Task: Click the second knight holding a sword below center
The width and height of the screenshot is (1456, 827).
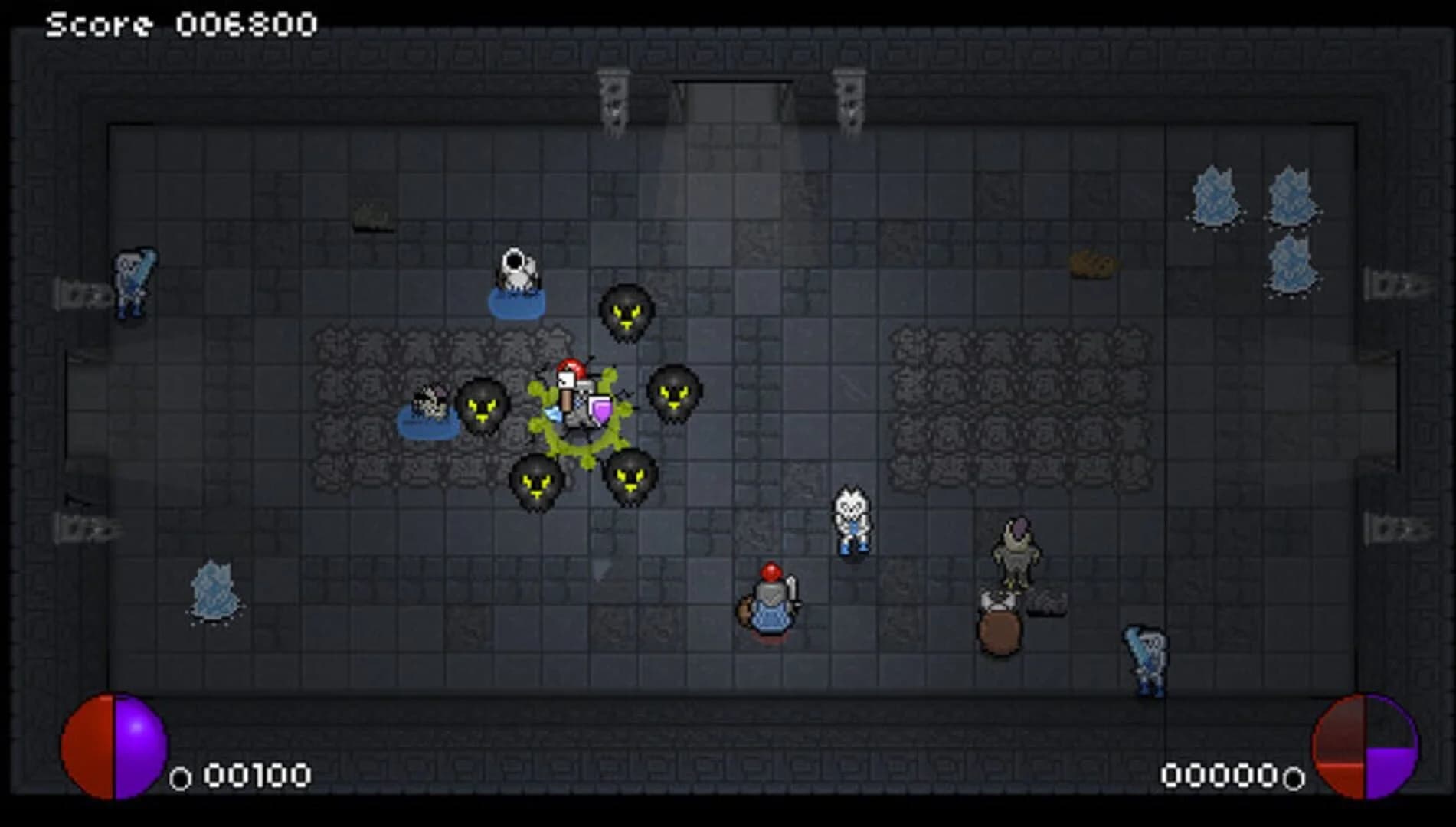Action: (772, 605)
